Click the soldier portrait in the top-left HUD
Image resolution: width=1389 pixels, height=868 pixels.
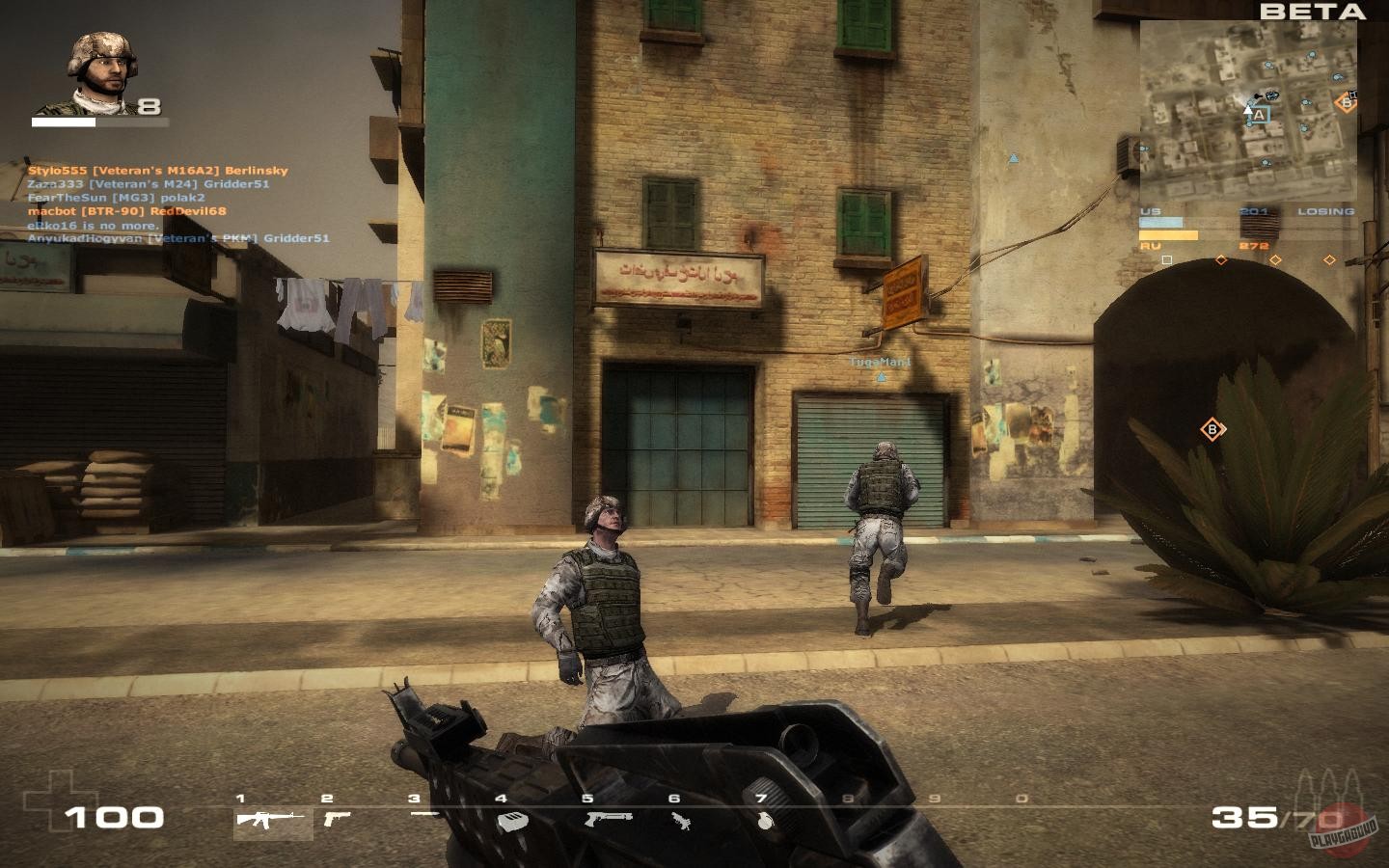[x=101, y=68]
